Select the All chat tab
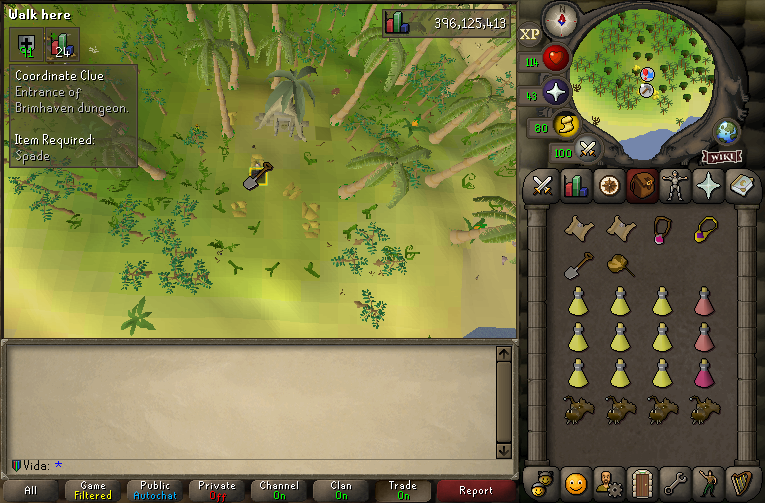This screenshot has width=765, height=503. (x=31, y=490)
